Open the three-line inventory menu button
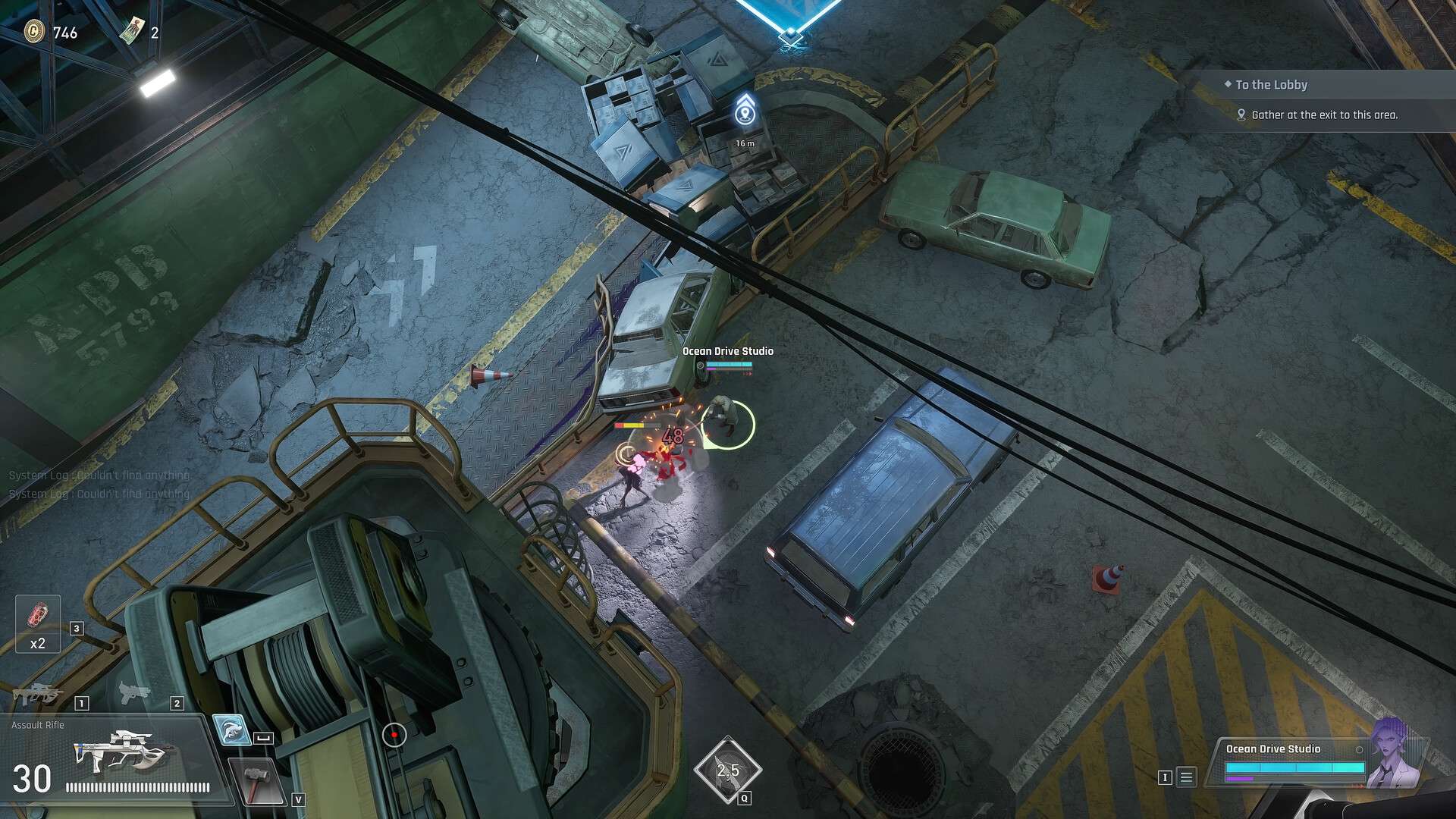This screenshot has height=819, width=1456. click(x=1187, y=777)
